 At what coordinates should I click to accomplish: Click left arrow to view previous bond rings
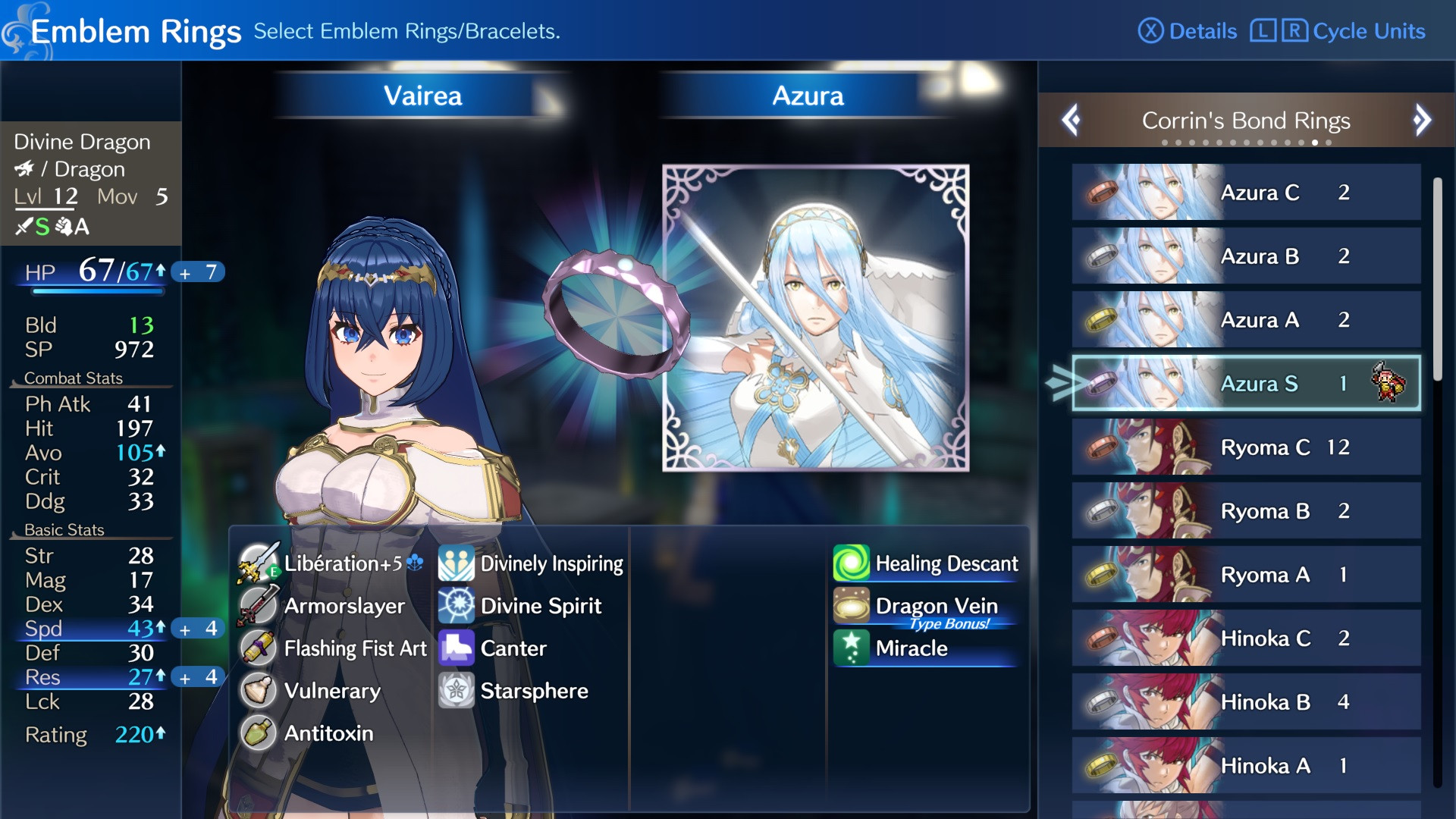(1072, 121)
